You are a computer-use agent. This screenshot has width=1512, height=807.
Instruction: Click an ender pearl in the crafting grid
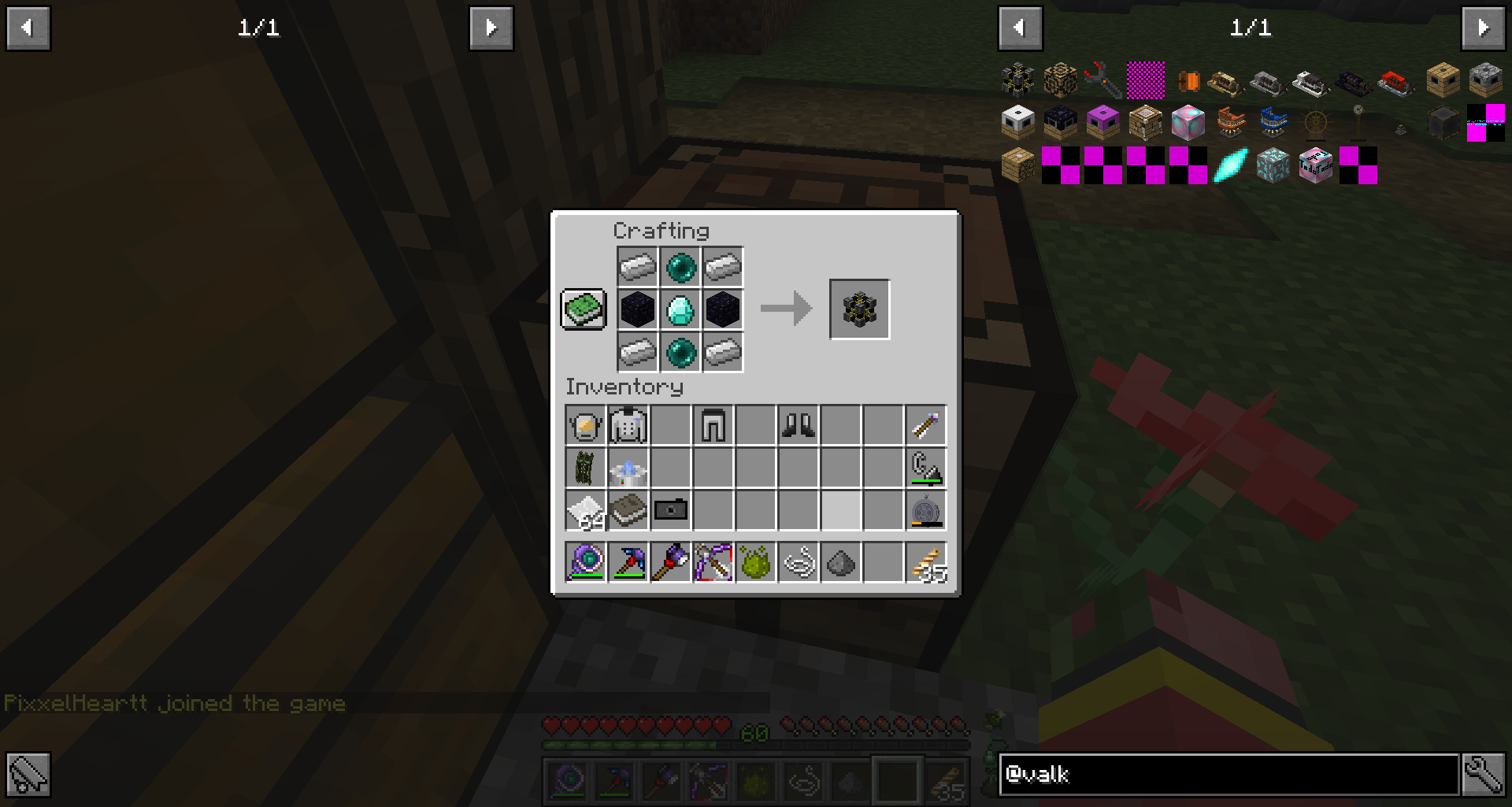coord(680,267)
